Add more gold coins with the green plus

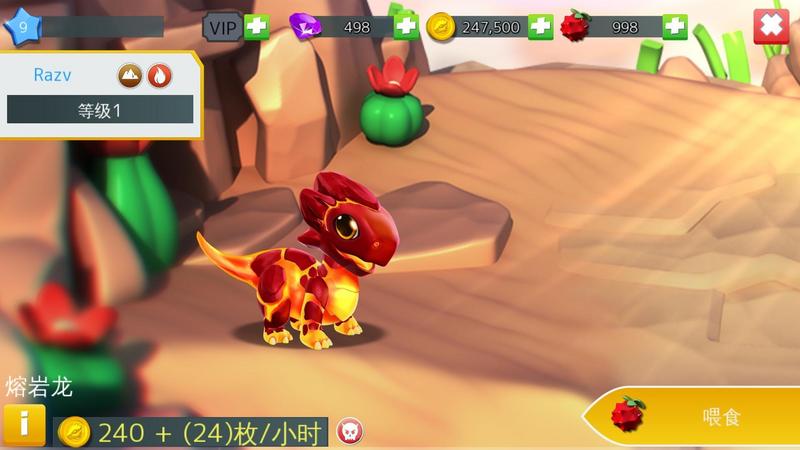[541, 27]
